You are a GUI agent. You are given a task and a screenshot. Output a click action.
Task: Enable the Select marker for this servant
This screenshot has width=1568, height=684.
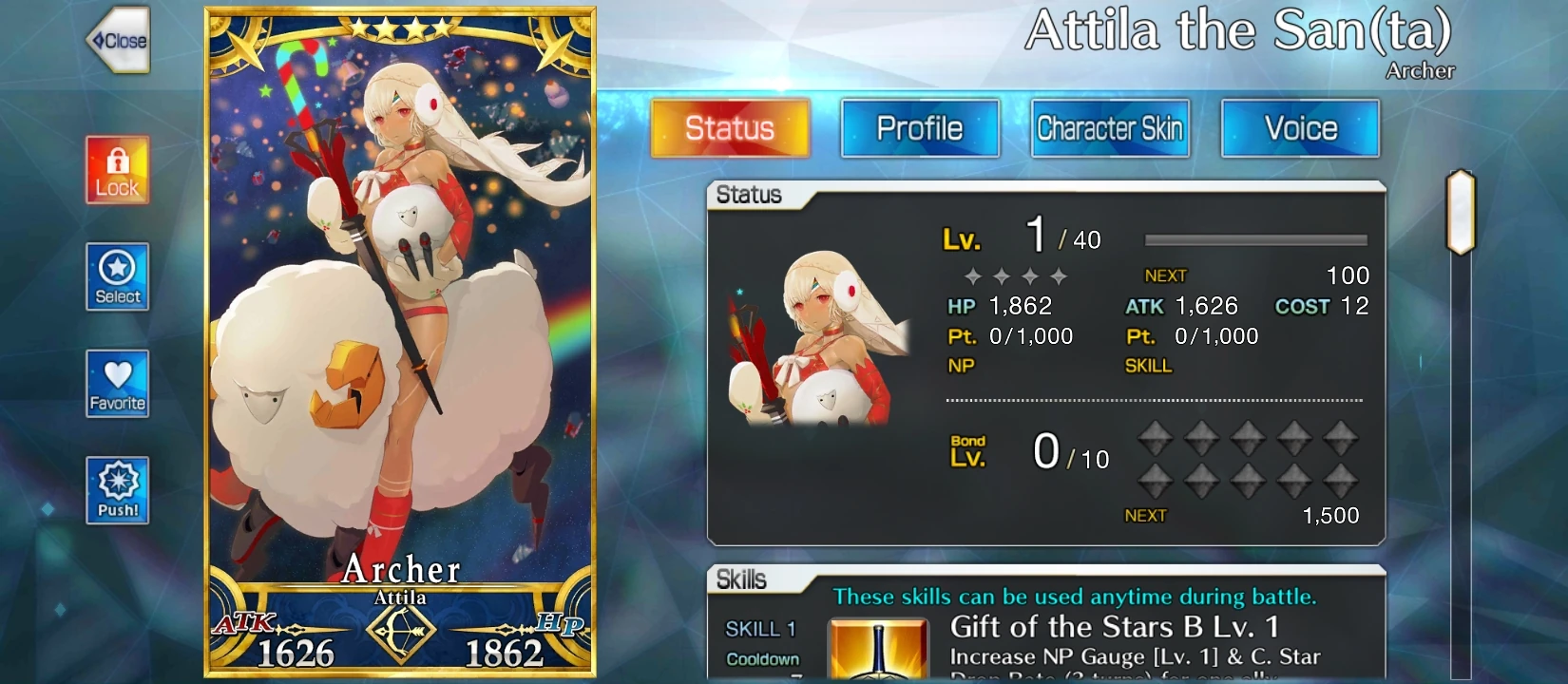pos(117,277)
